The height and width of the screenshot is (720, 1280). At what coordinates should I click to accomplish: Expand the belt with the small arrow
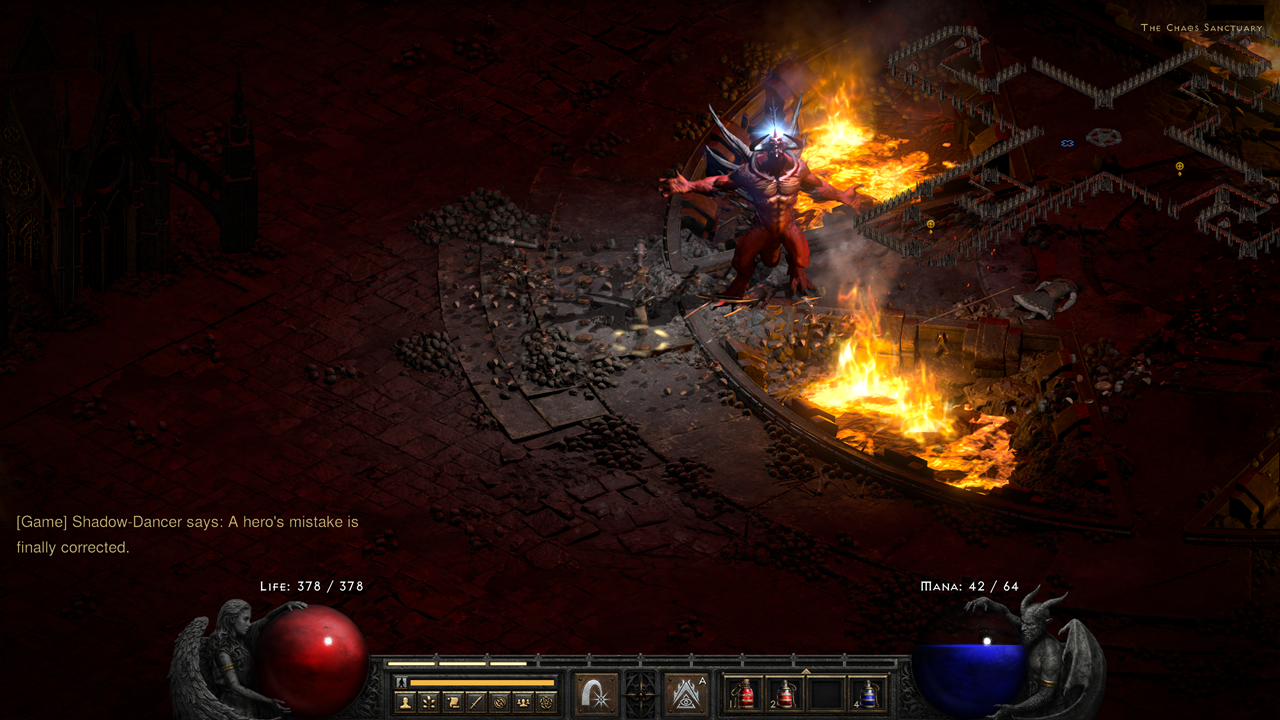click(806, 671)
